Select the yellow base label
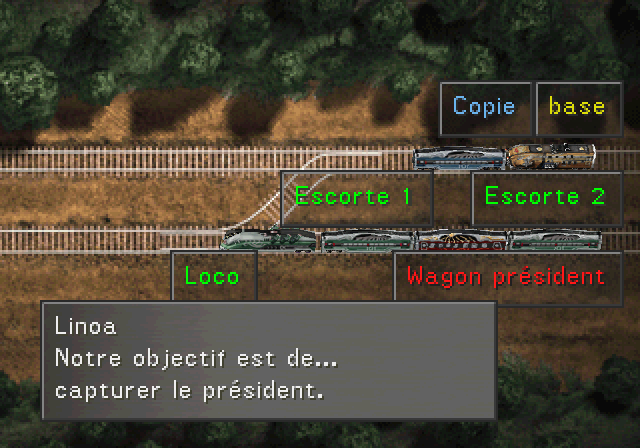Screen dimensions: 640x448 pyautogui.click(x=578, y=107)
